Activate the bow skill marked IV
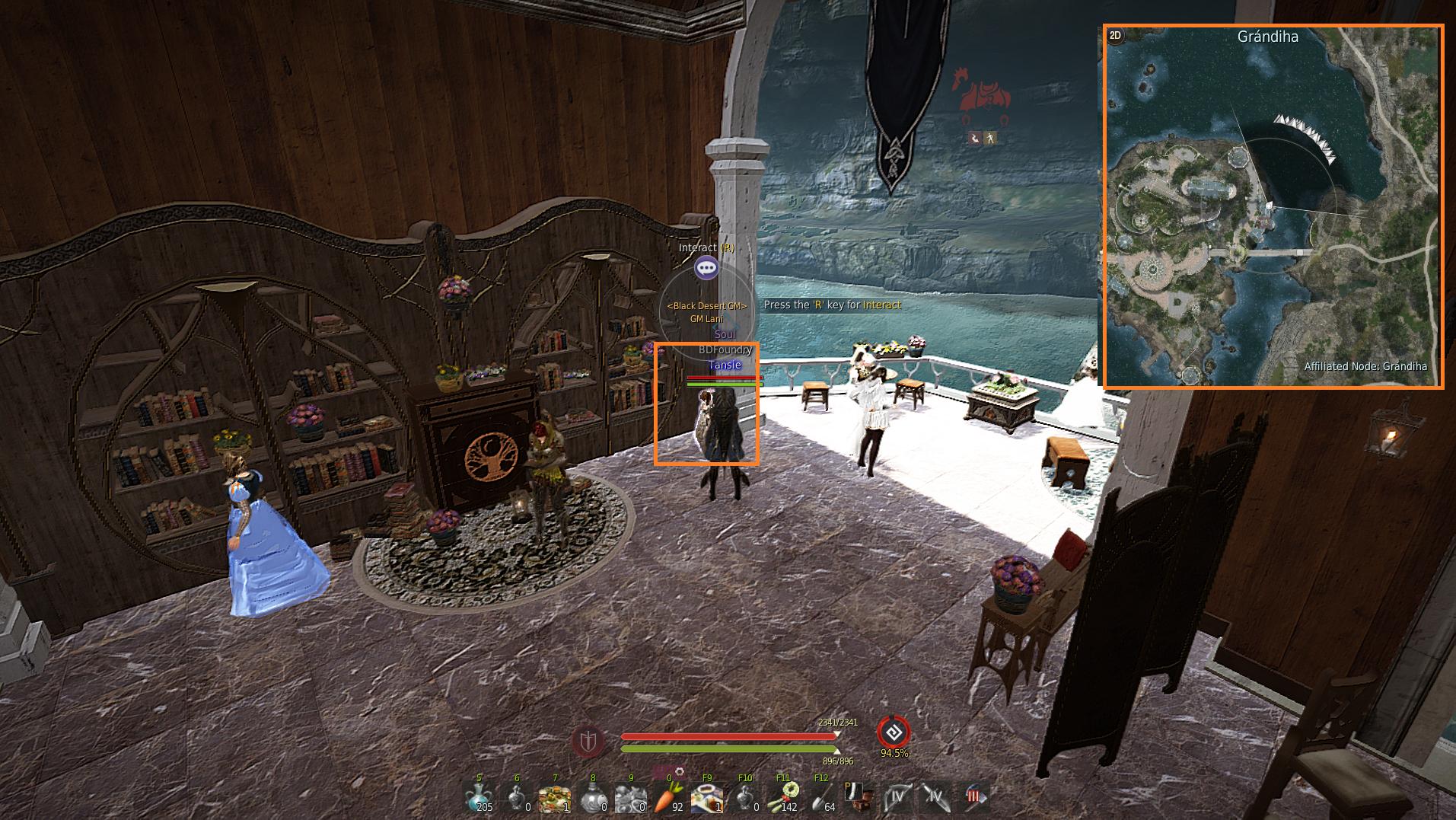This screenshot has height=820, width=1456. pos(897,797)
